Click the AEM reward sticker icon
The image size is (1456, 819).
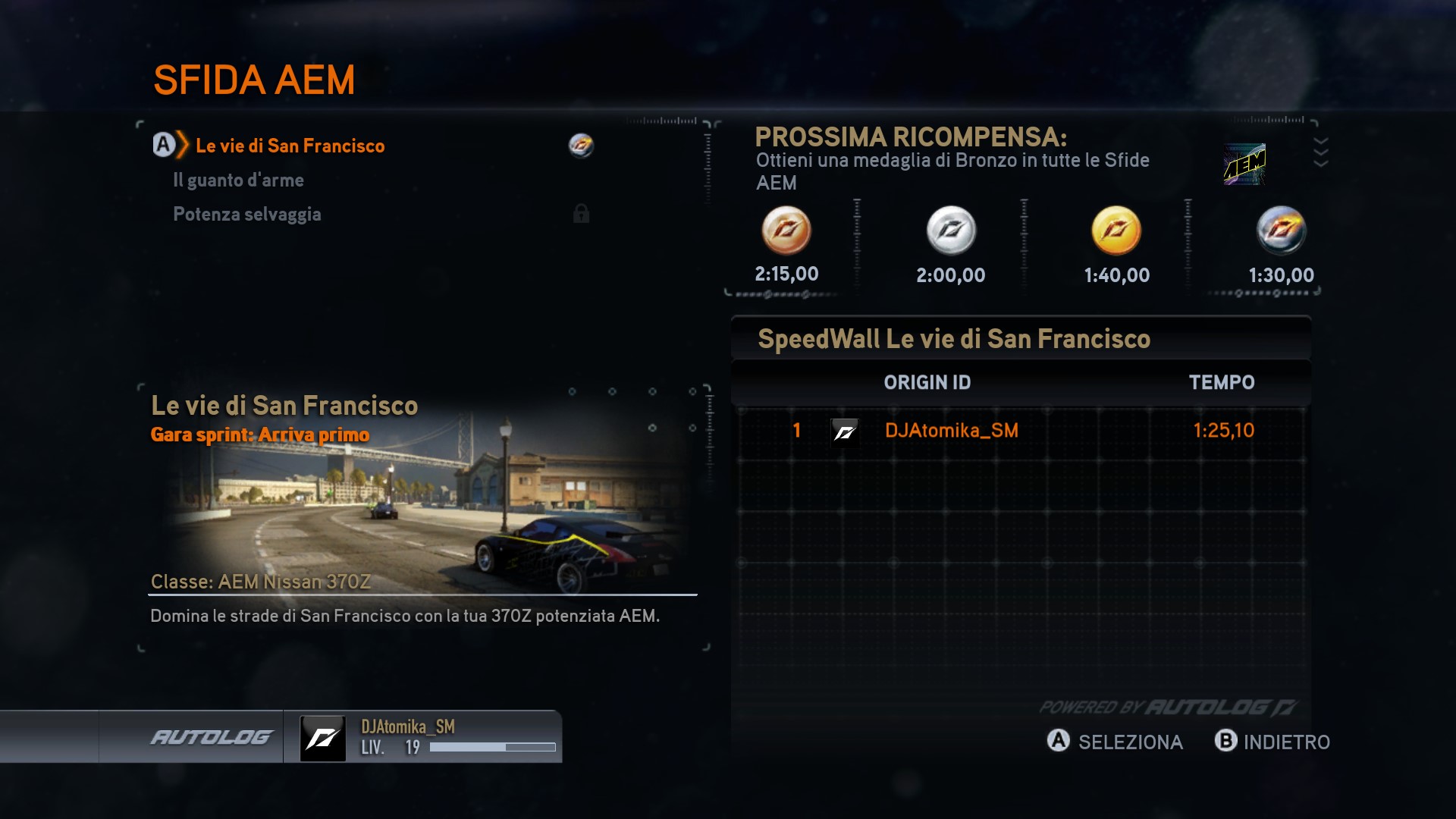click(x=1244, y=164)
